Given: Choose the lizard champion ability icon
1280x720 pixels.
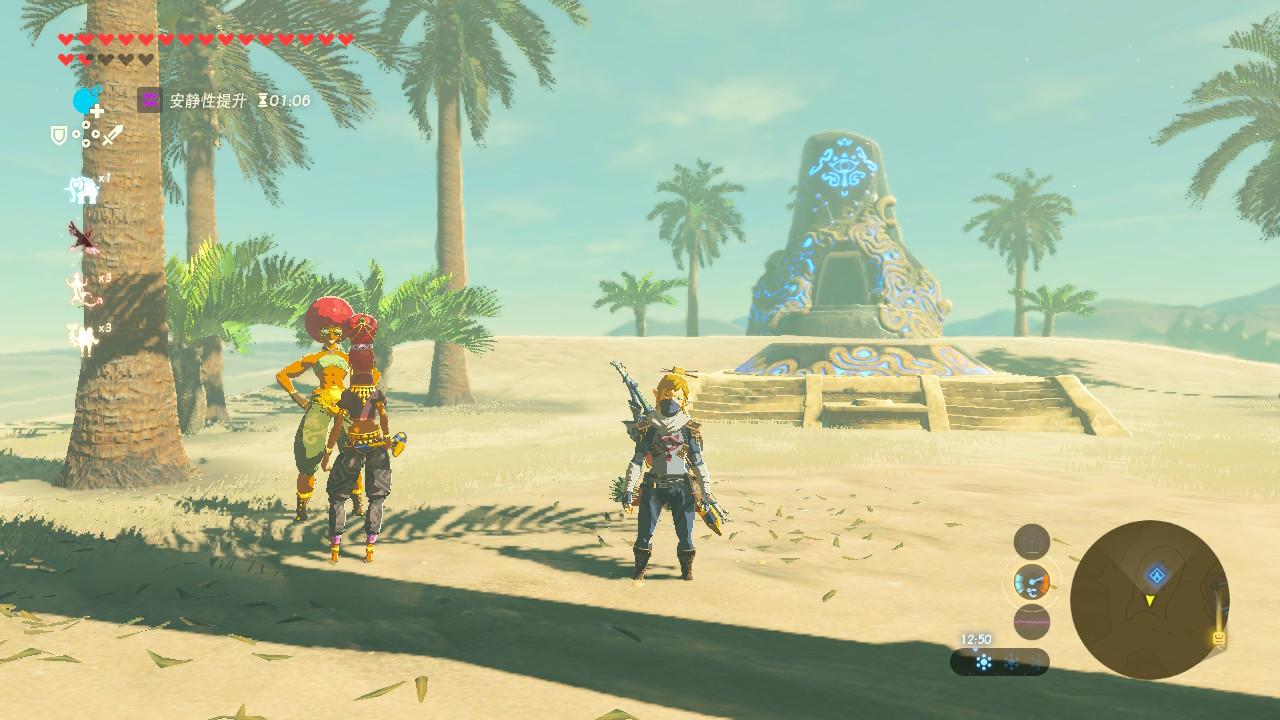Looking at the screenshot, I should (81, 289).
